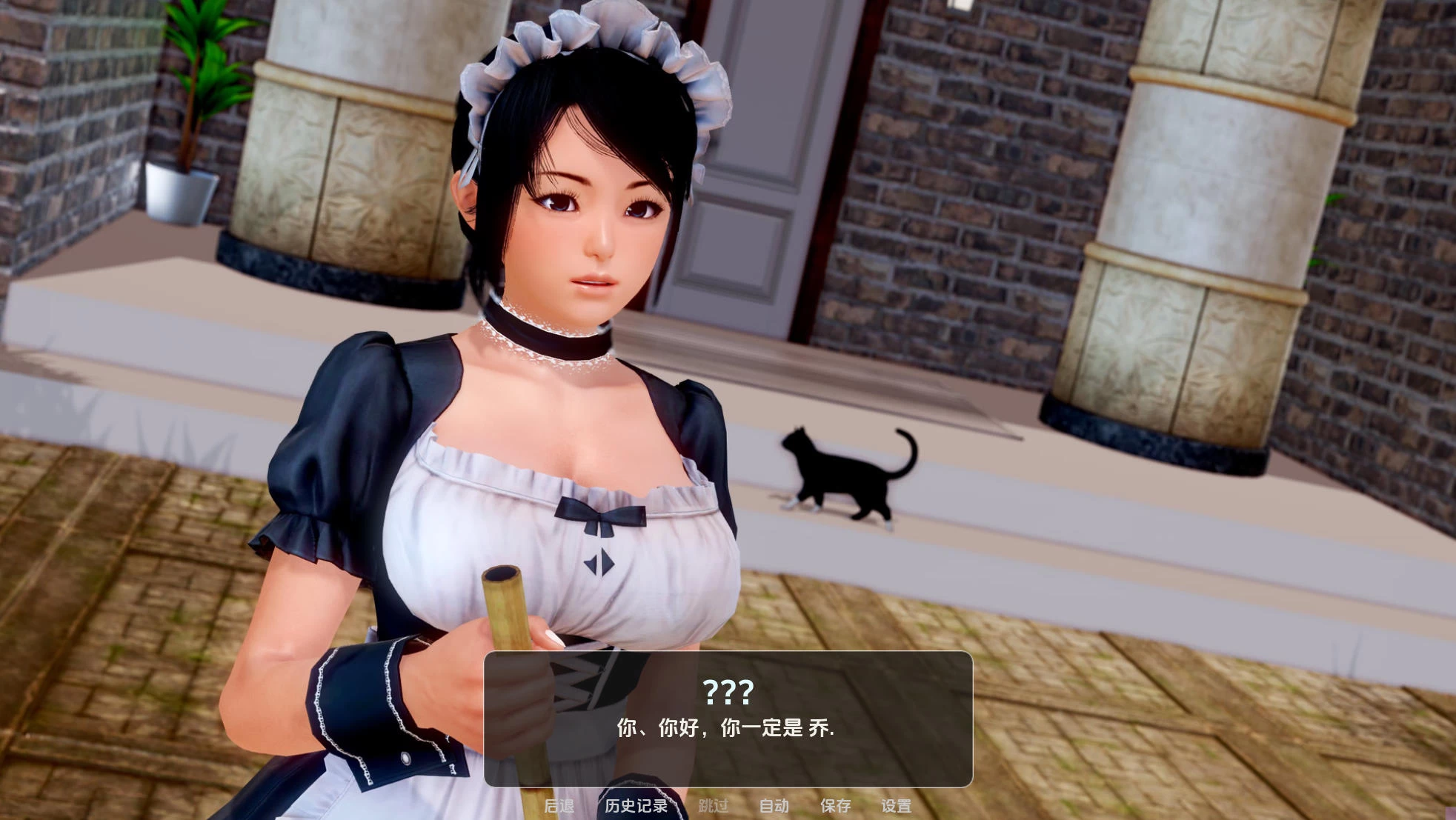
Task: Open save slots from the quick menu
Action: [834, 807]
